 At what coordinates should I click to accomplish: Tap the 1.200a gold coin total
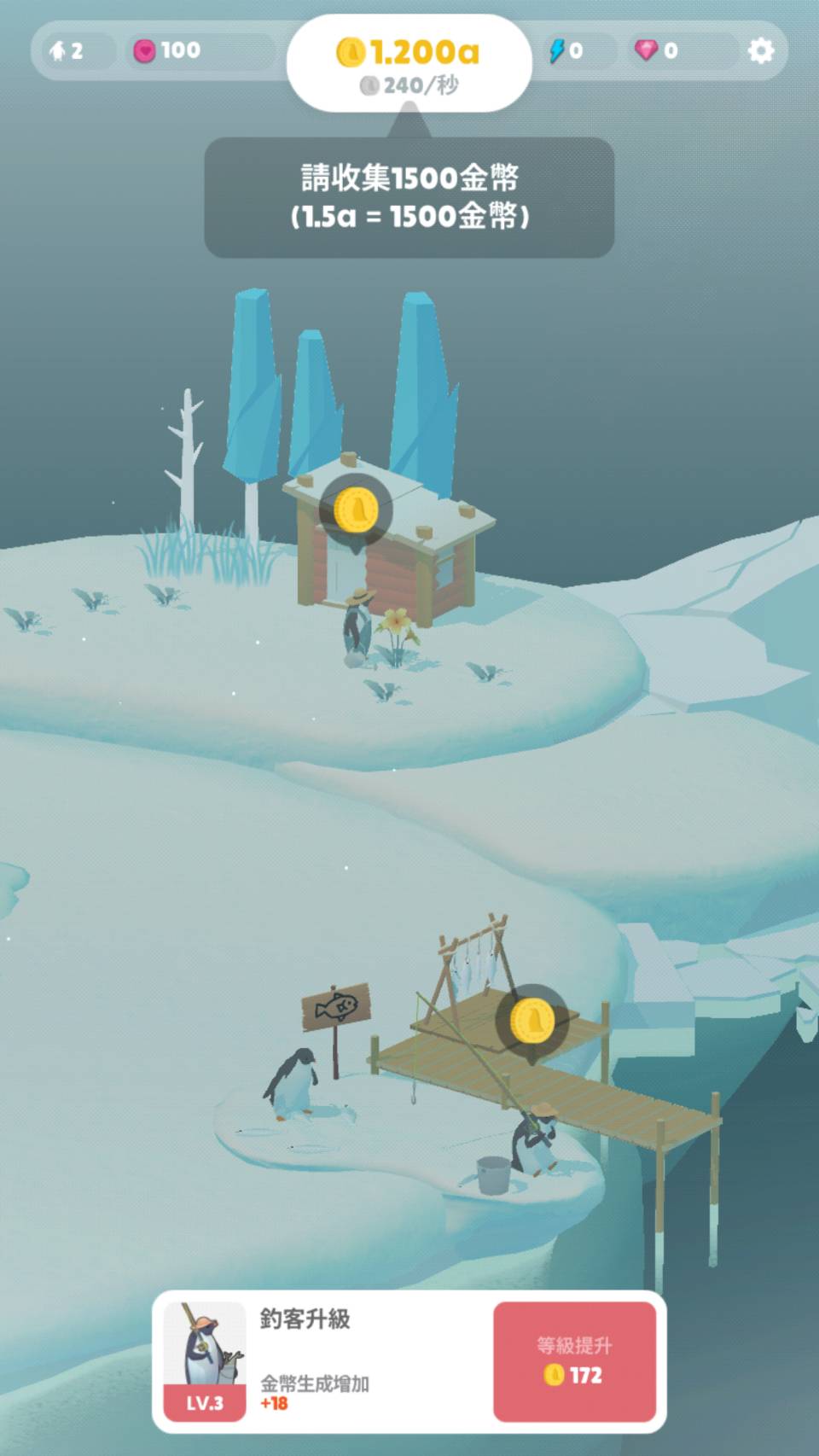(x=409, y=53)
